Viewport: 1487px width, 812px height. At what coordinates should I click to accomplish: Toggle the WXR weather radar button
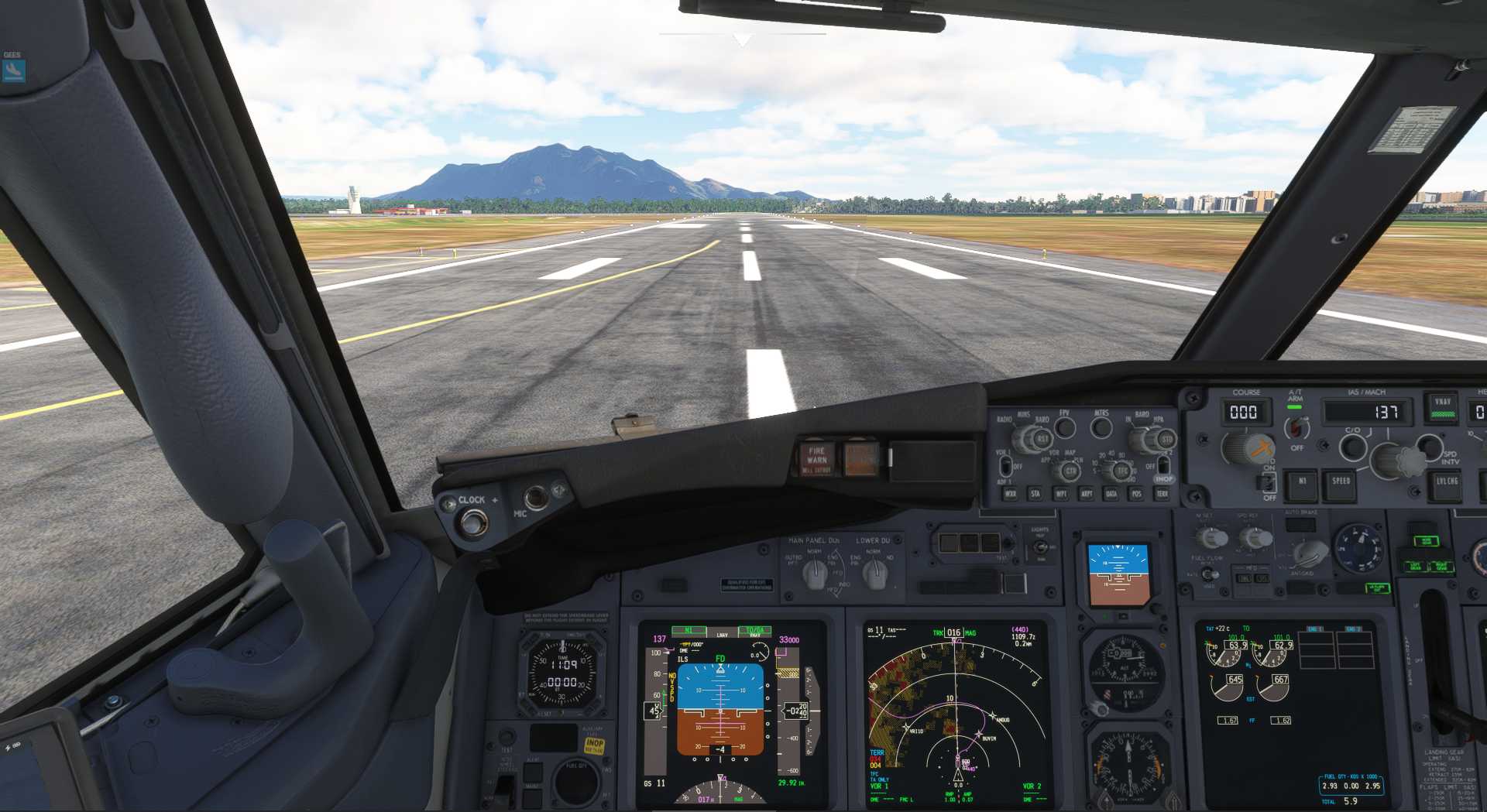pyautogui.click(x=1010, y=493)
